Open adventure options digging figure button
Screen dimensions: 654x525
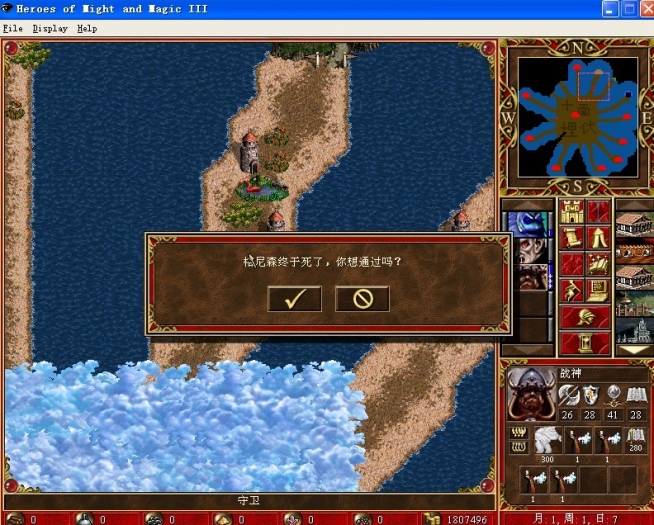tap(572, 291)
